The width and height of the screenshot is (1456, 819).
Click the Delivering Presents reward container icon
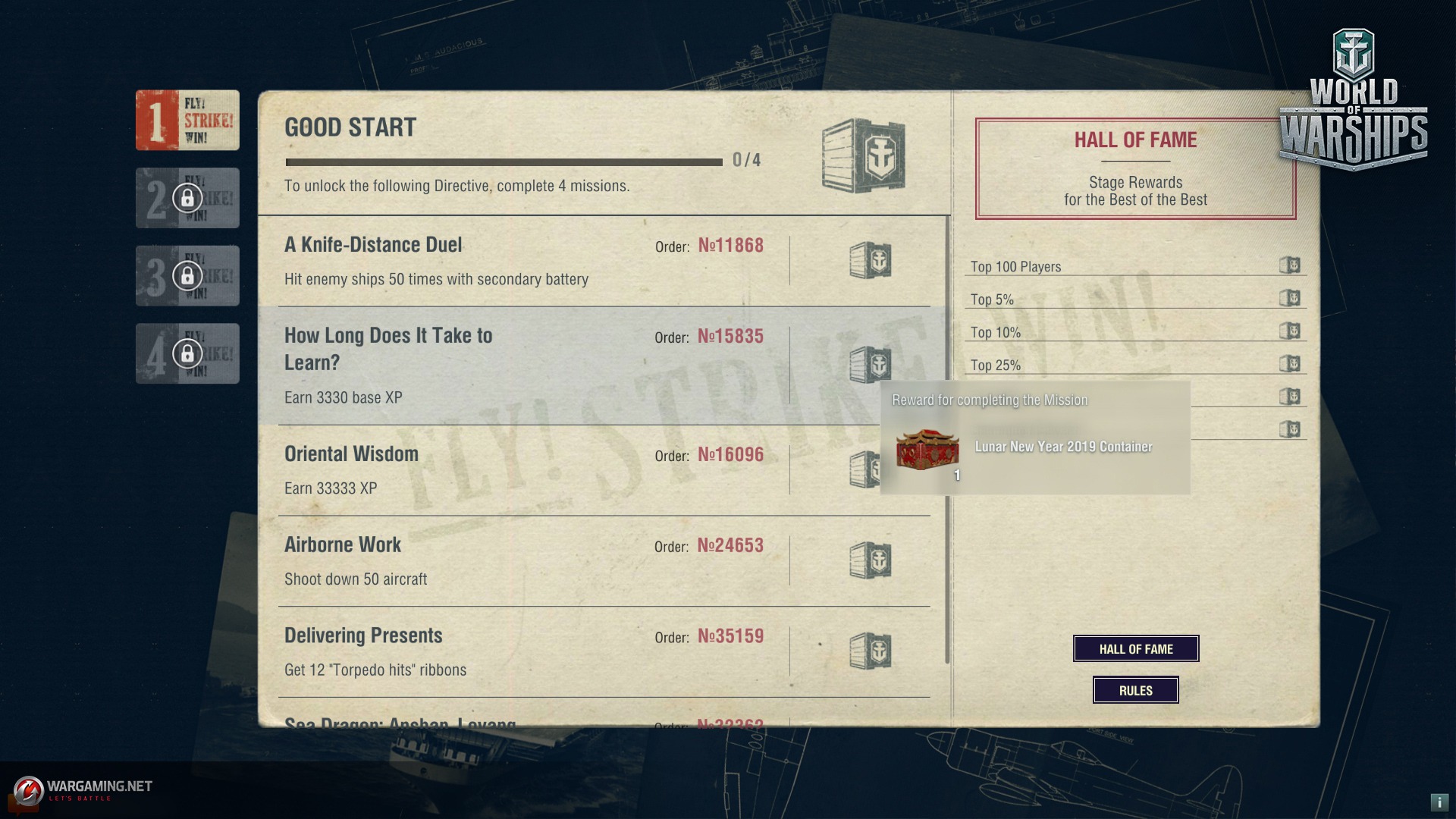pyautogui.click(x=870, y=651)
